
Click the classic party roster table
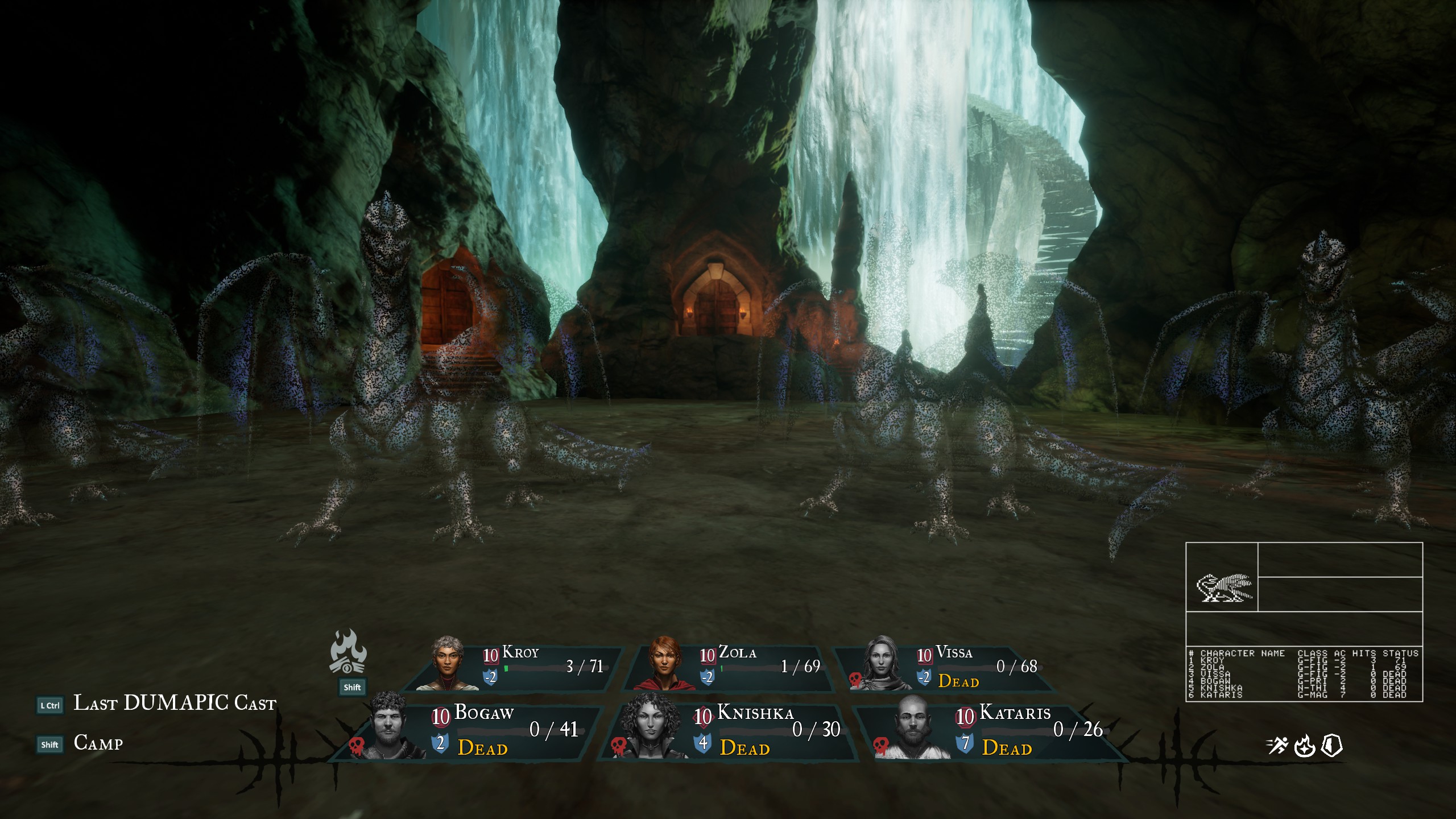1304,674
